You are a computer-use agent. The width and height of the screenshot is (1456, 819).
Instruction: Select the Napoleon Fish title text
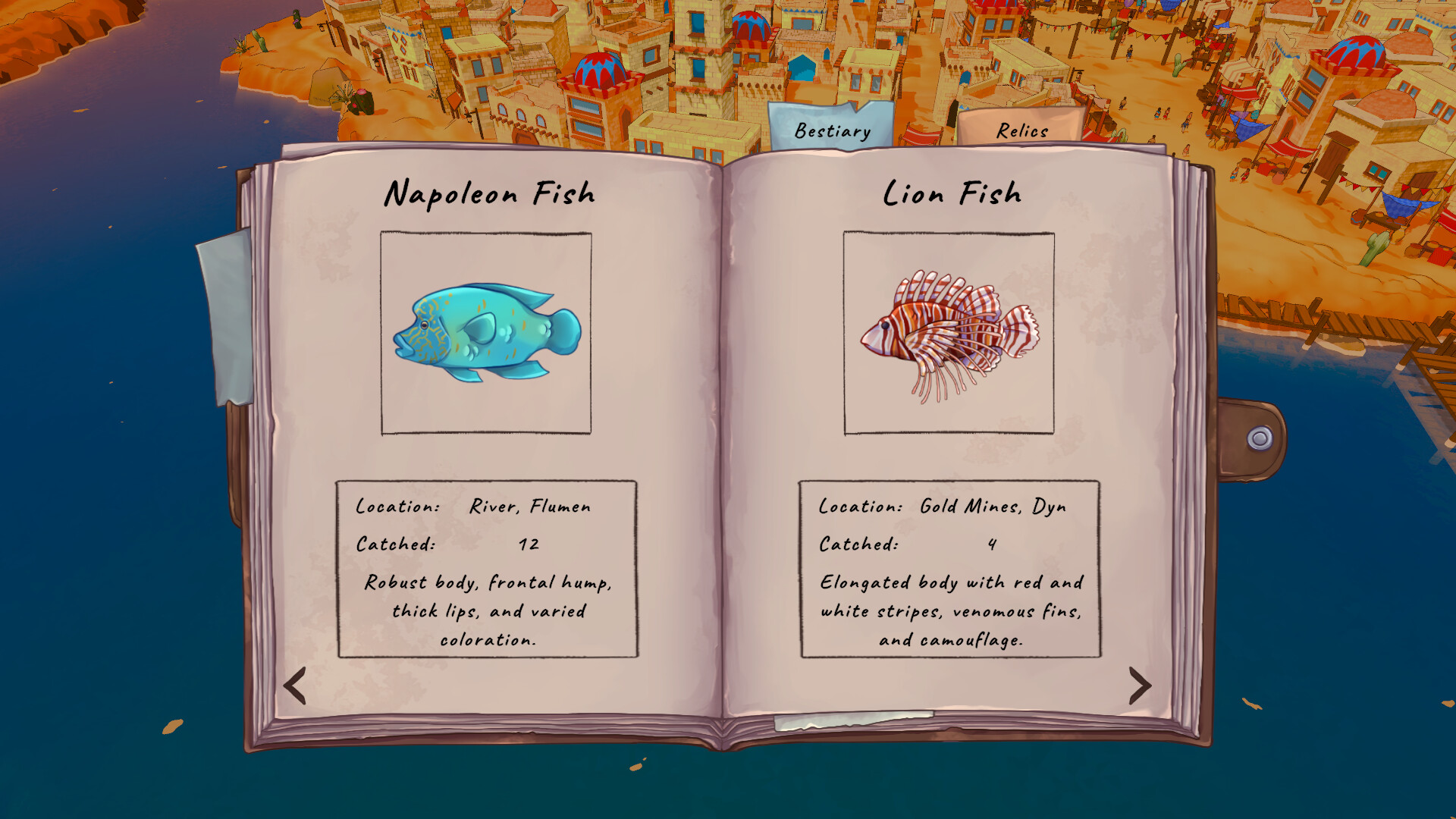pyautogui.click(x=490, y=193)
